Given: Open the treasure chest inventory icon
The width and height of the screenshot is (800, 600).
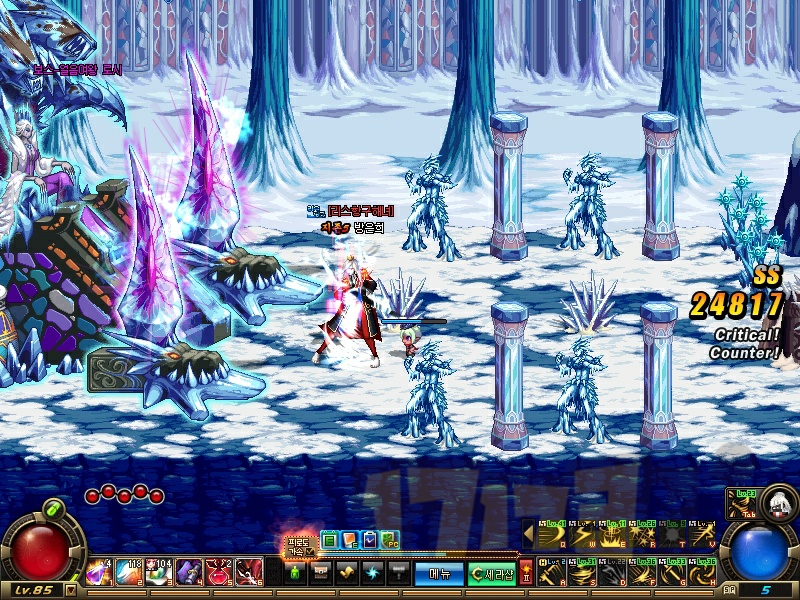Looking at the screenshot, I should tap(321, 573).
